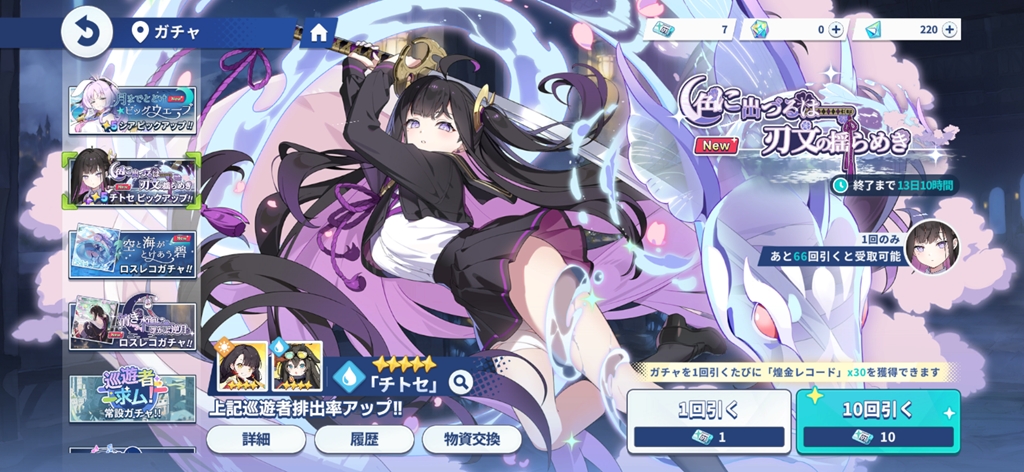View the sun-element four-star character portrait

242,366
